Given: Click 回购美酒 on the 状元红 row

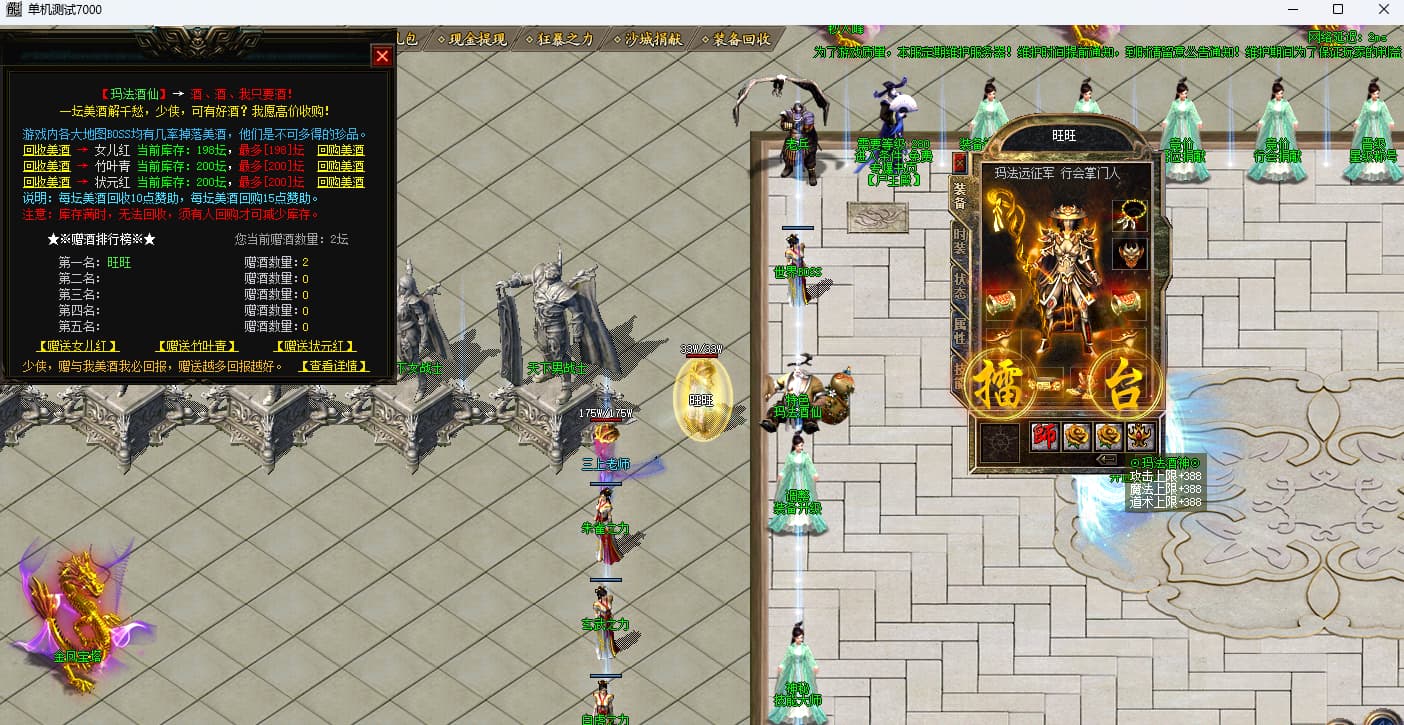Looking at the screenshot, I should pos(340,183).
